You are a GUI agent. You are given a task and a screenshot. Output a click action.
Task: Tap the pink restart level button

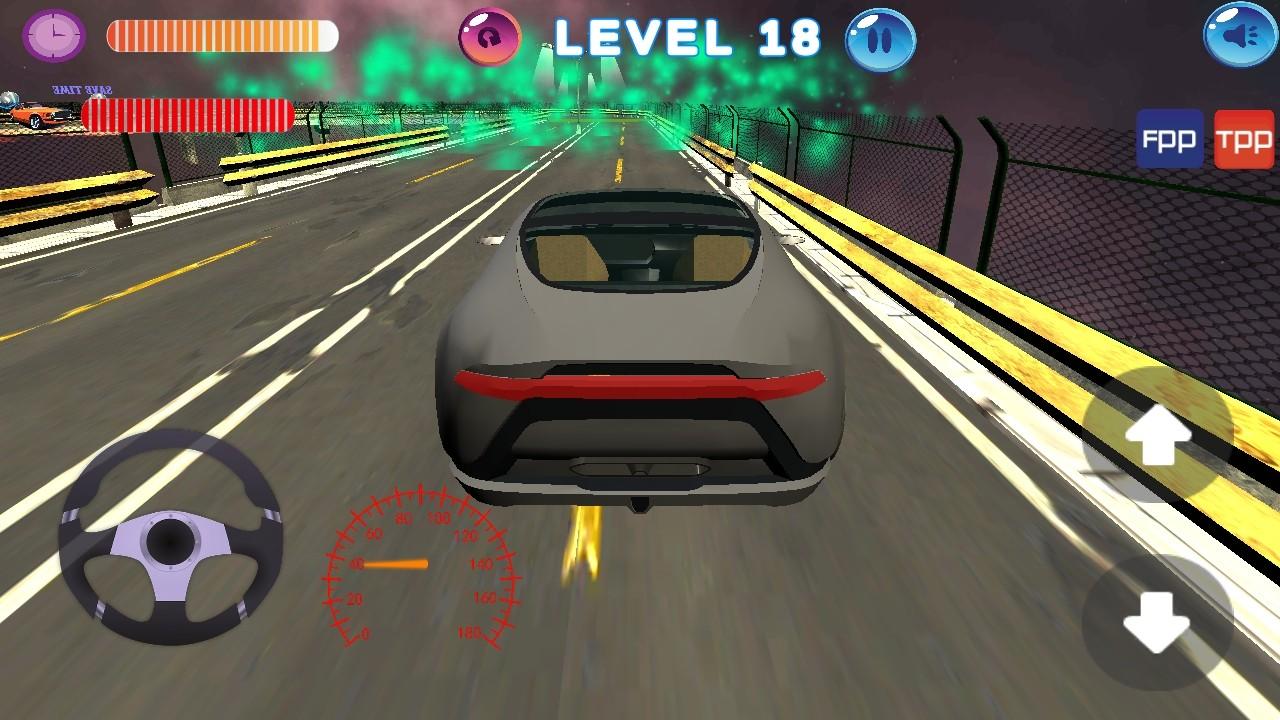pos(490,36)
